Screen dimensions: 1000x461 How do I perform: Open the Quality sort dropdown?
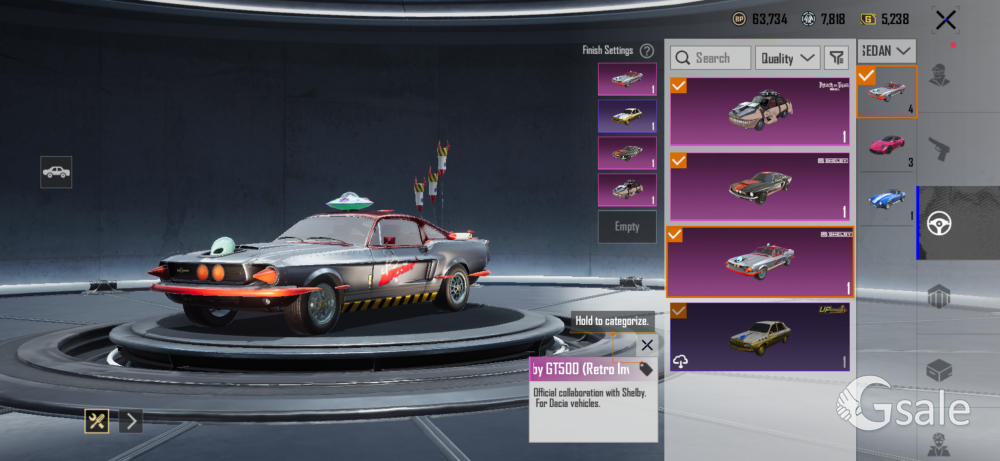[x=787, y=58]
